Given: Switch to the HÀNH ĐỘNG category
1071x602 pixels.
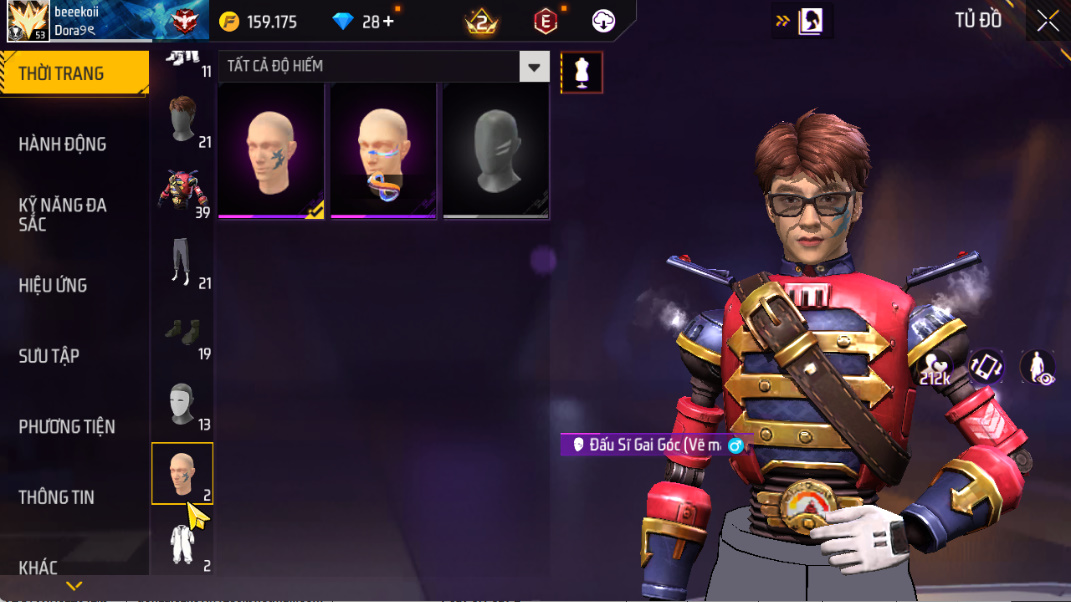Looking at the screenshot, I should [62, 144].
